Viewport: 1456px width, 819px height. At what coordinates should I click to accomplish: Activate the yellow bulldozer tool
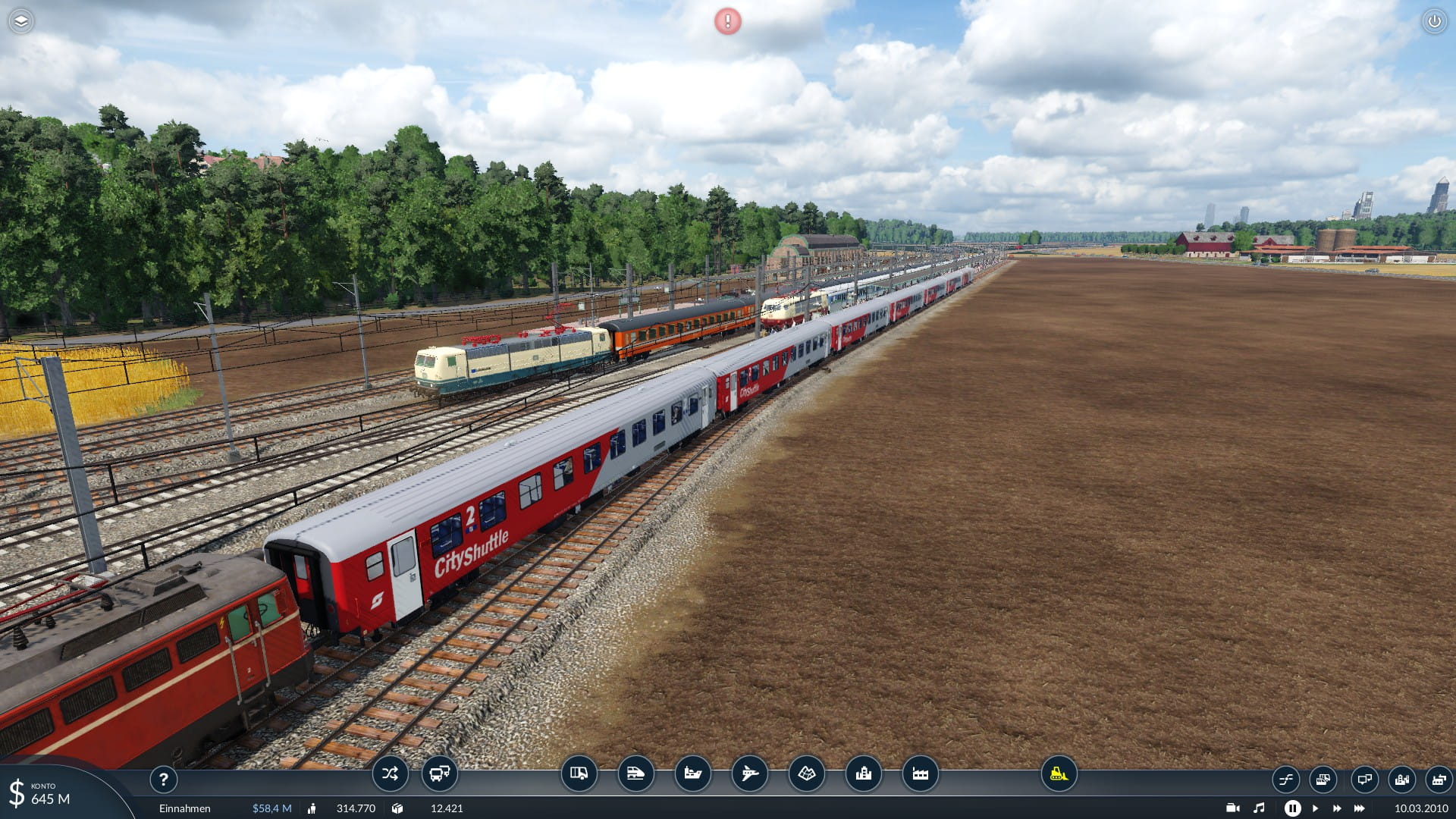pos(1059,774)
